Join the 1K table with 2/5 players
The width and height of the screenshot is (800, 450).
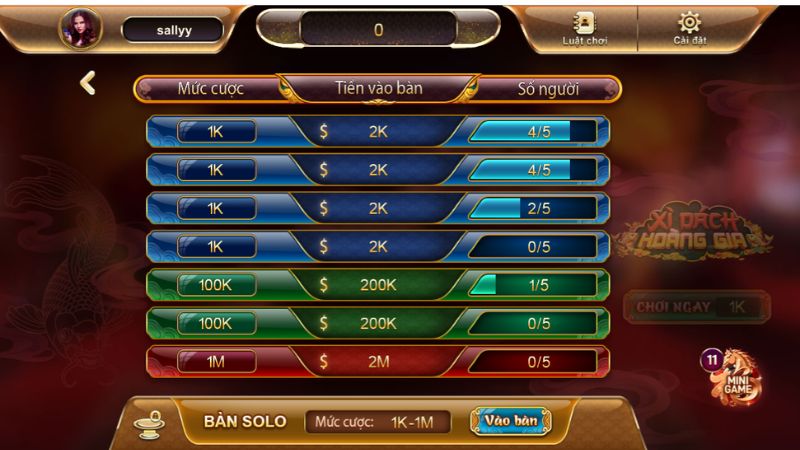tap(378, 208)
